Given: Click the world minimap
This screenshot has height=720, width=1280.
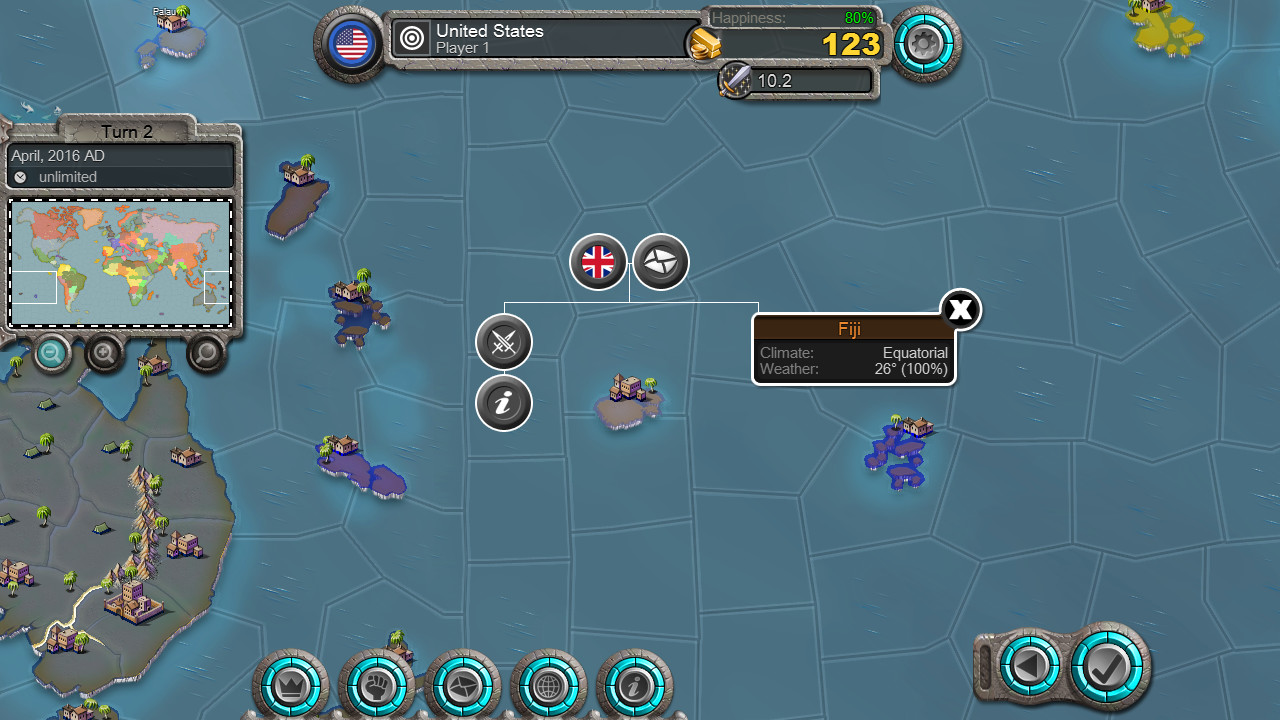Looking at the screenshot, I should click(x=120, y=262).
